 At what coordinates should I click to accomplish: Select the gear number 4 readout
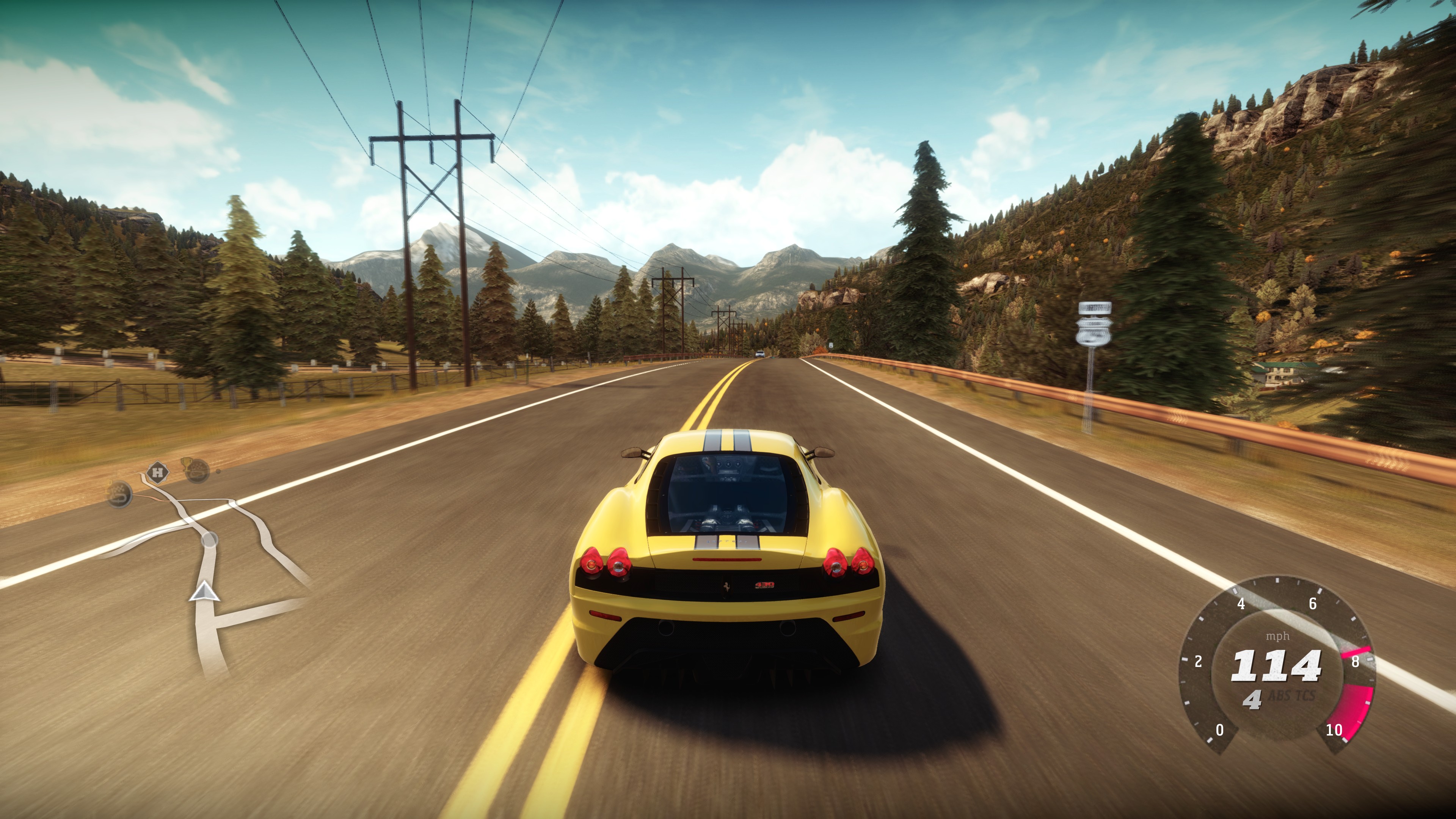pos(1253,700)
